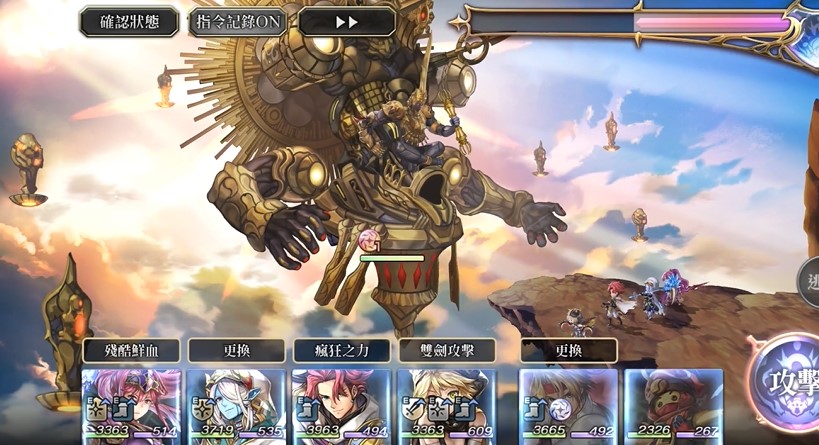Toggle the 指令記錄ON command record
Image resolution: width=819 pixels, height=445 pixels.
coord(238,22)
